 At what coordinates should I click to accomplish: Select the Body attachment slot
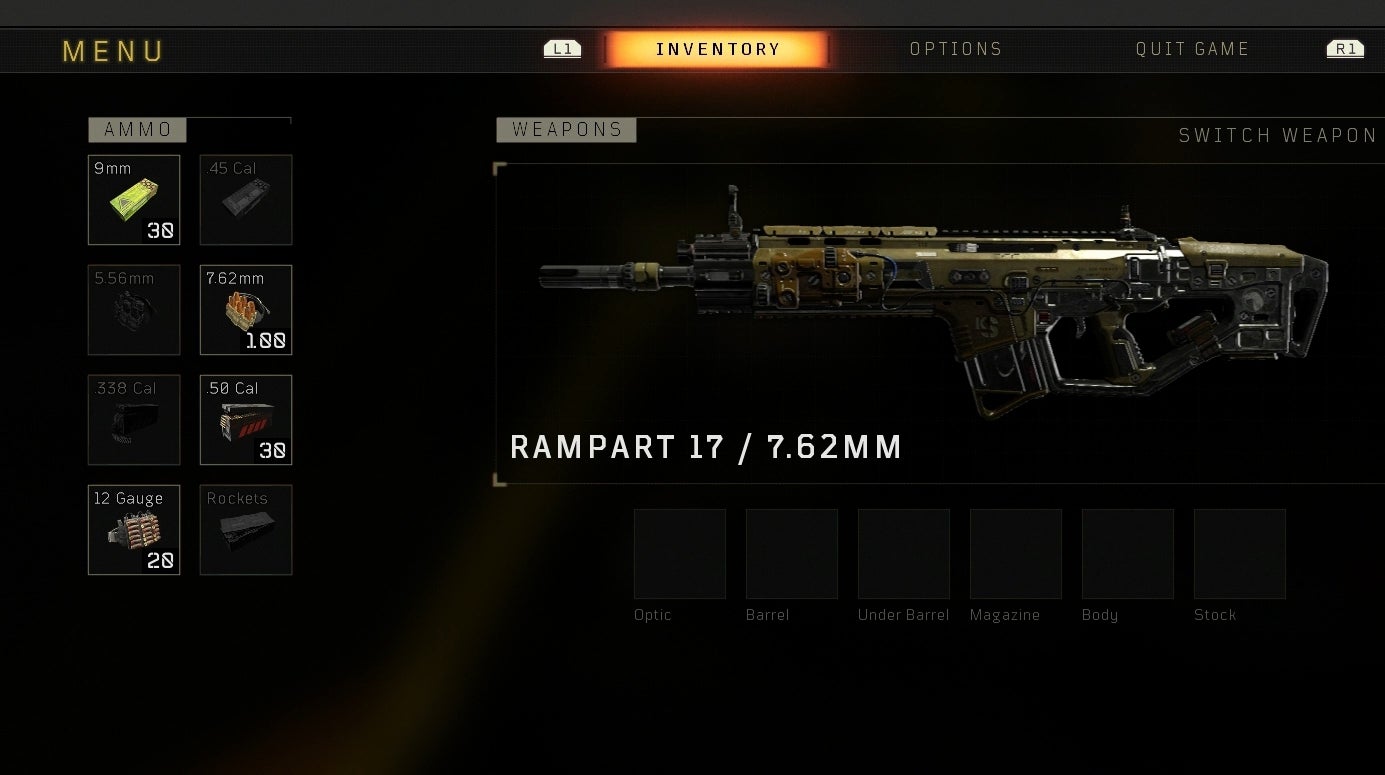1128,554
